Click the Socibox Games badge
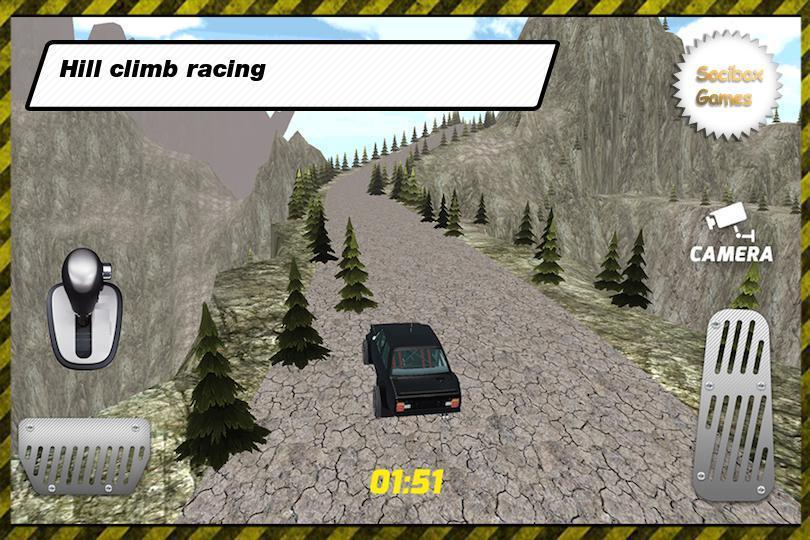Screen dimensions: 810x540 (725, 84)
